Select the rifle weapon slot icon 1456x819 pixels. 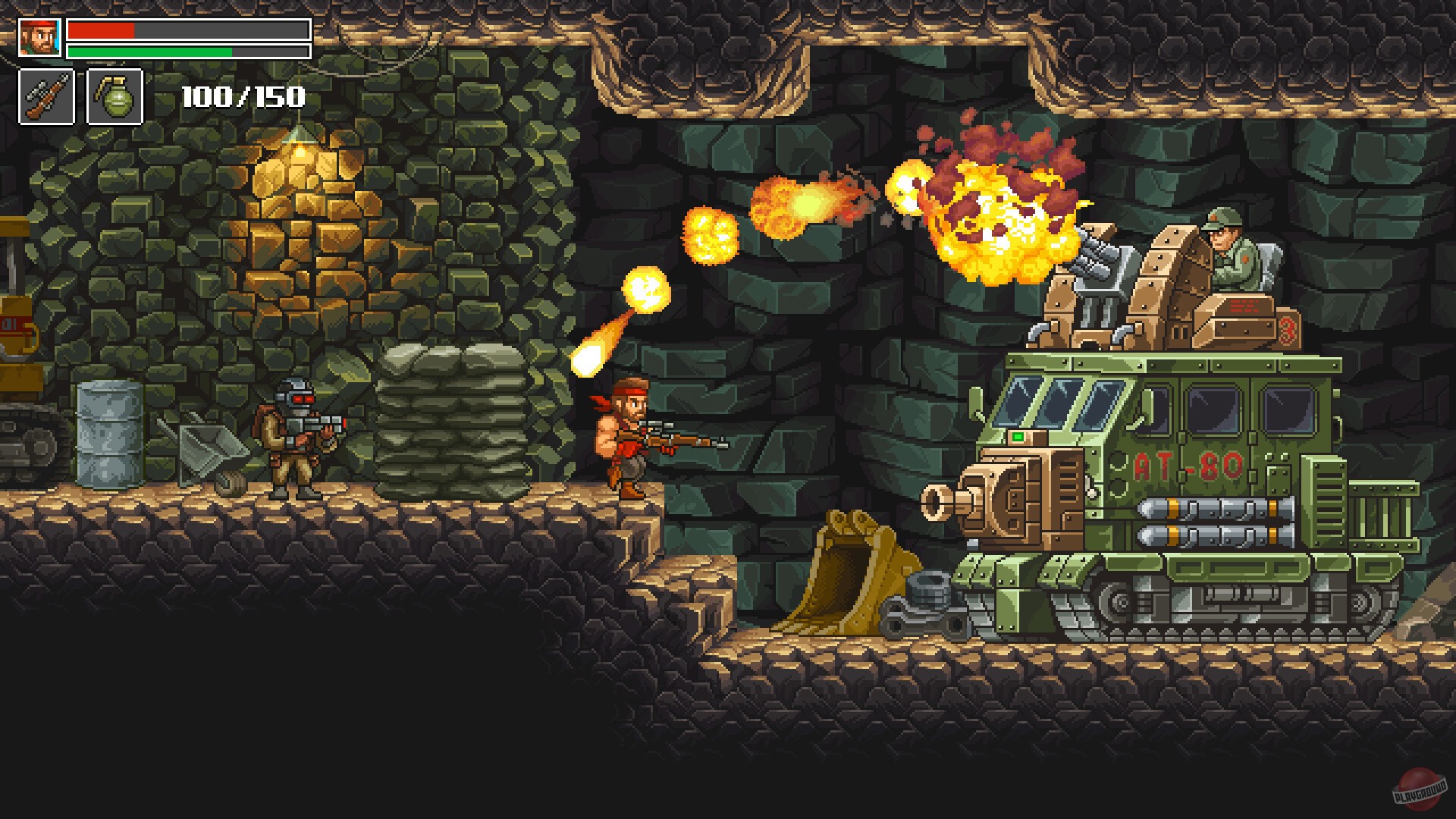pyautogui.click(x=47, y=95)
